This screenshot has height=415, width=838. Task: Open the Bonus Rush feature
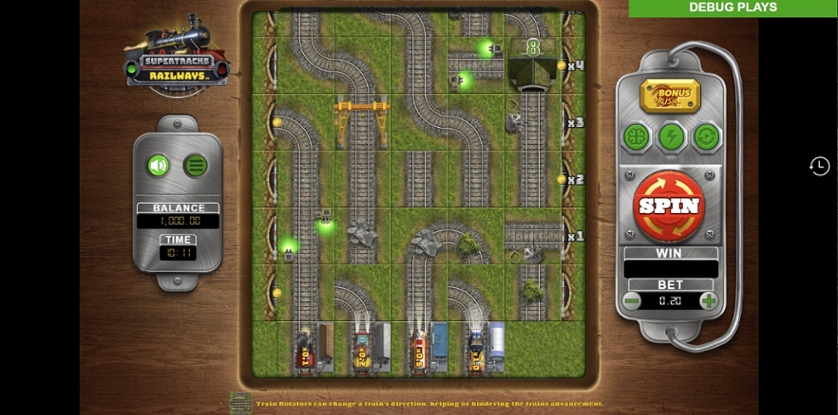pos(670,96)
